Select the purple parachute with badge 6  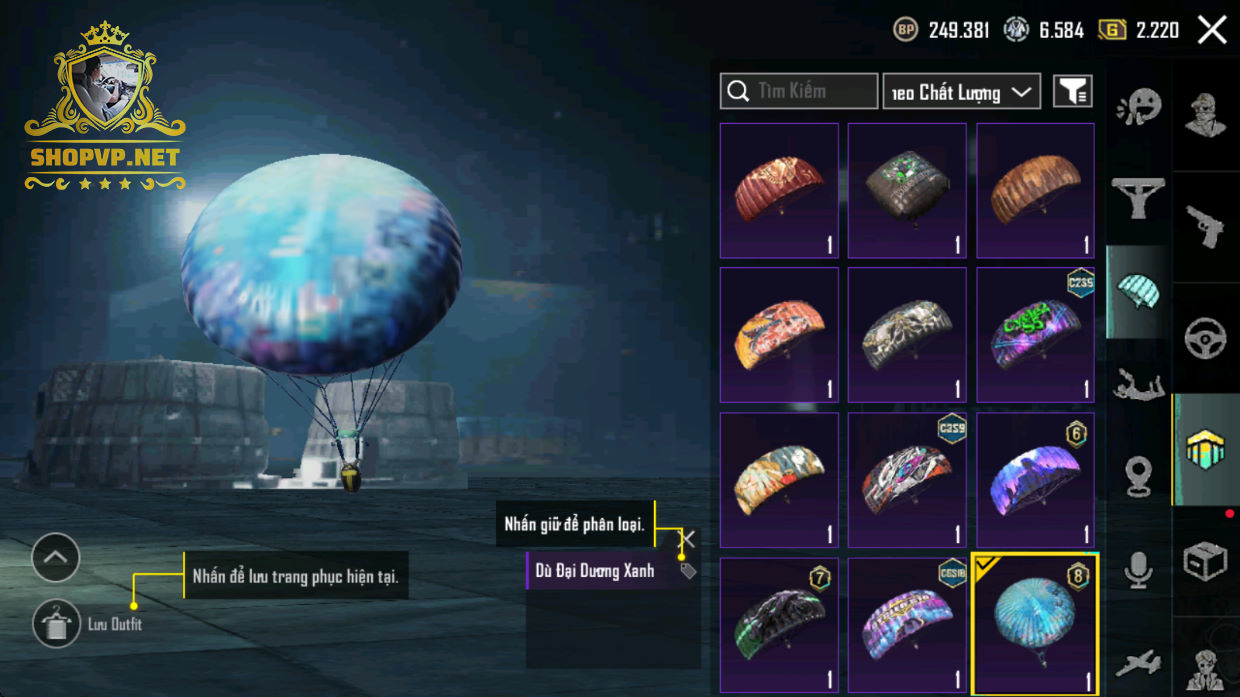(1035, 479)
